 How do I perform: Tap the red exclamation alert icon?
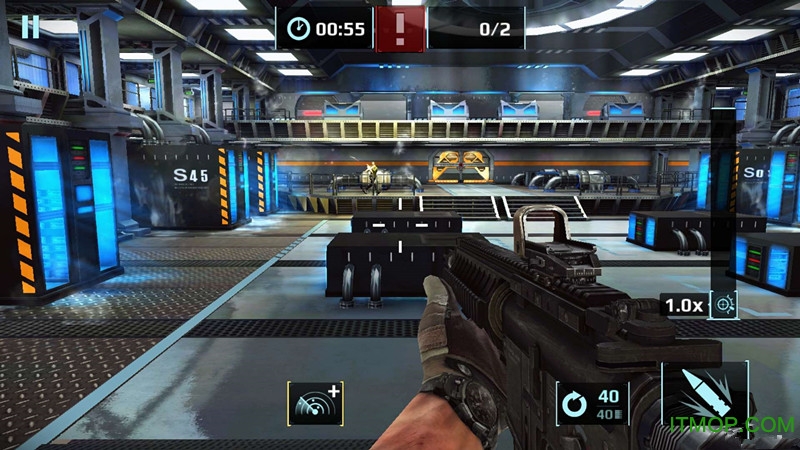pyautogui.click(x=401, y=28)
